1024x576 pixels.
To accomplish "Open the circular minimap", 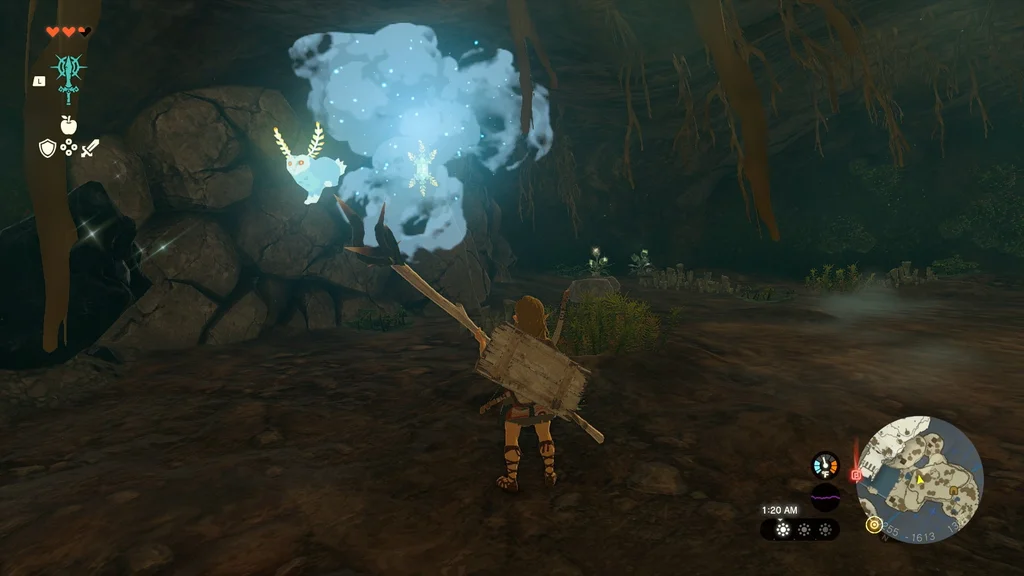I will point(920,480).
